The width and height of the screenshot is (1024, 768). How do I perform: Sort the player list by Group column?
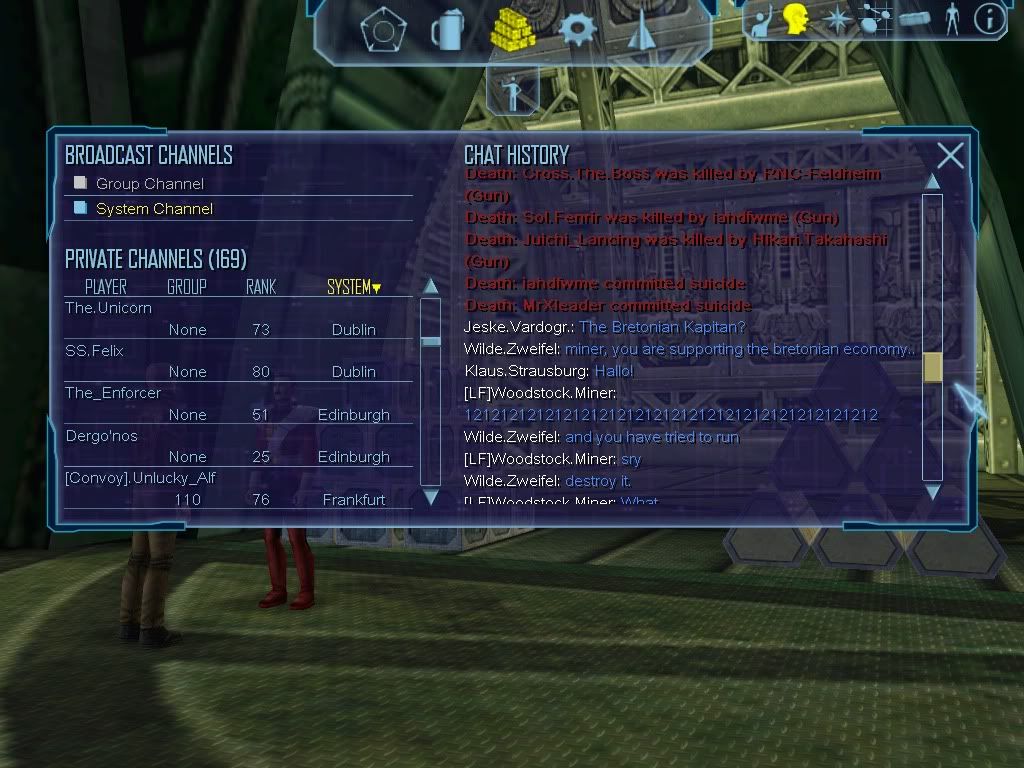pyautogui.click(x=187, y=287)
